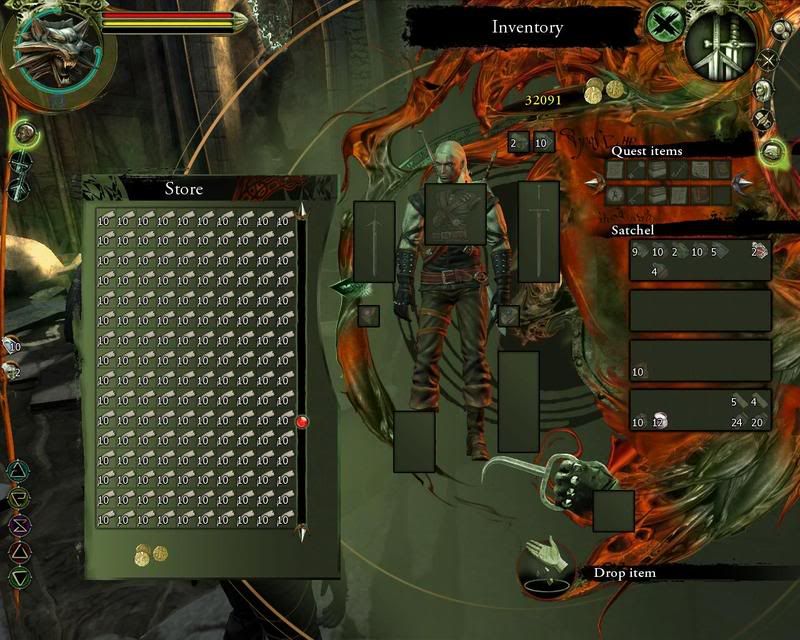Select the red-and-white satchel item with count 2

[x=760, y=251]
